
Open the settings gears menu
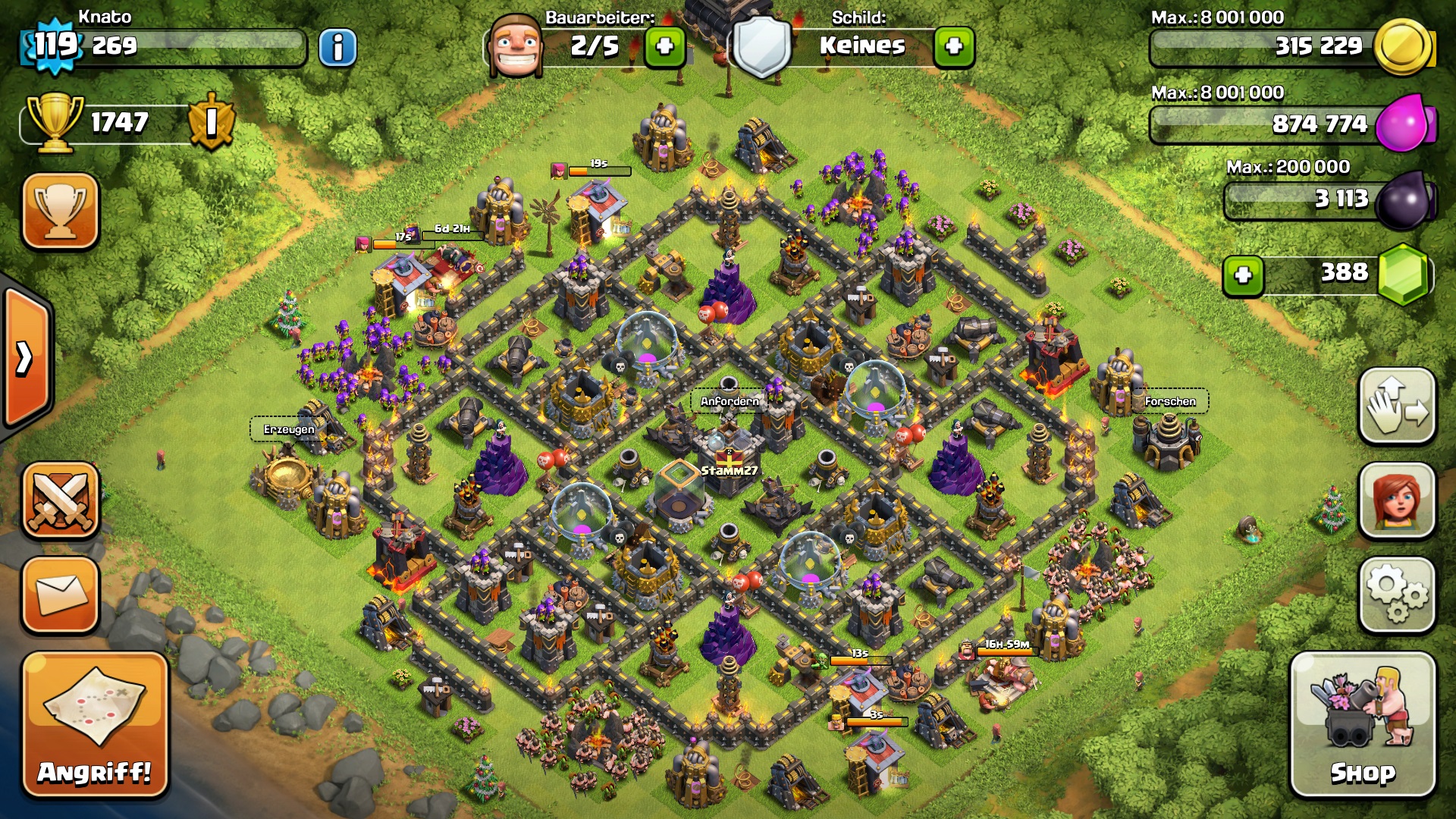click(1397, 595)
